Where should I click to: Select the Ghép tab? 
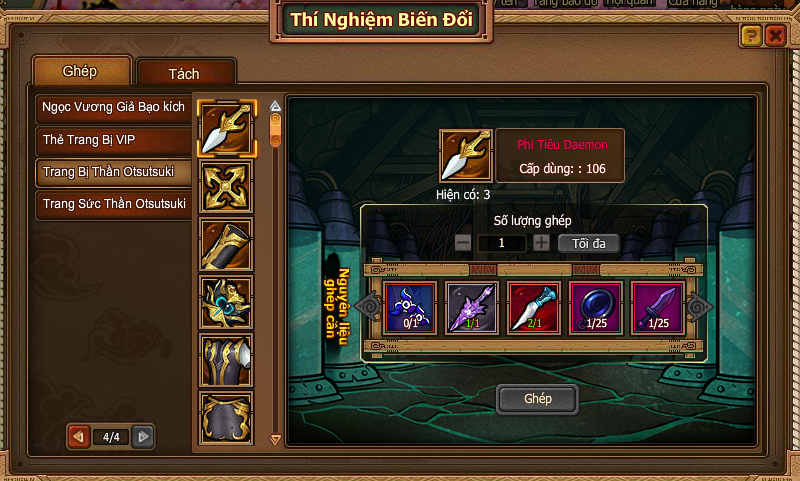pyautogui.click(x=82, y=72)
